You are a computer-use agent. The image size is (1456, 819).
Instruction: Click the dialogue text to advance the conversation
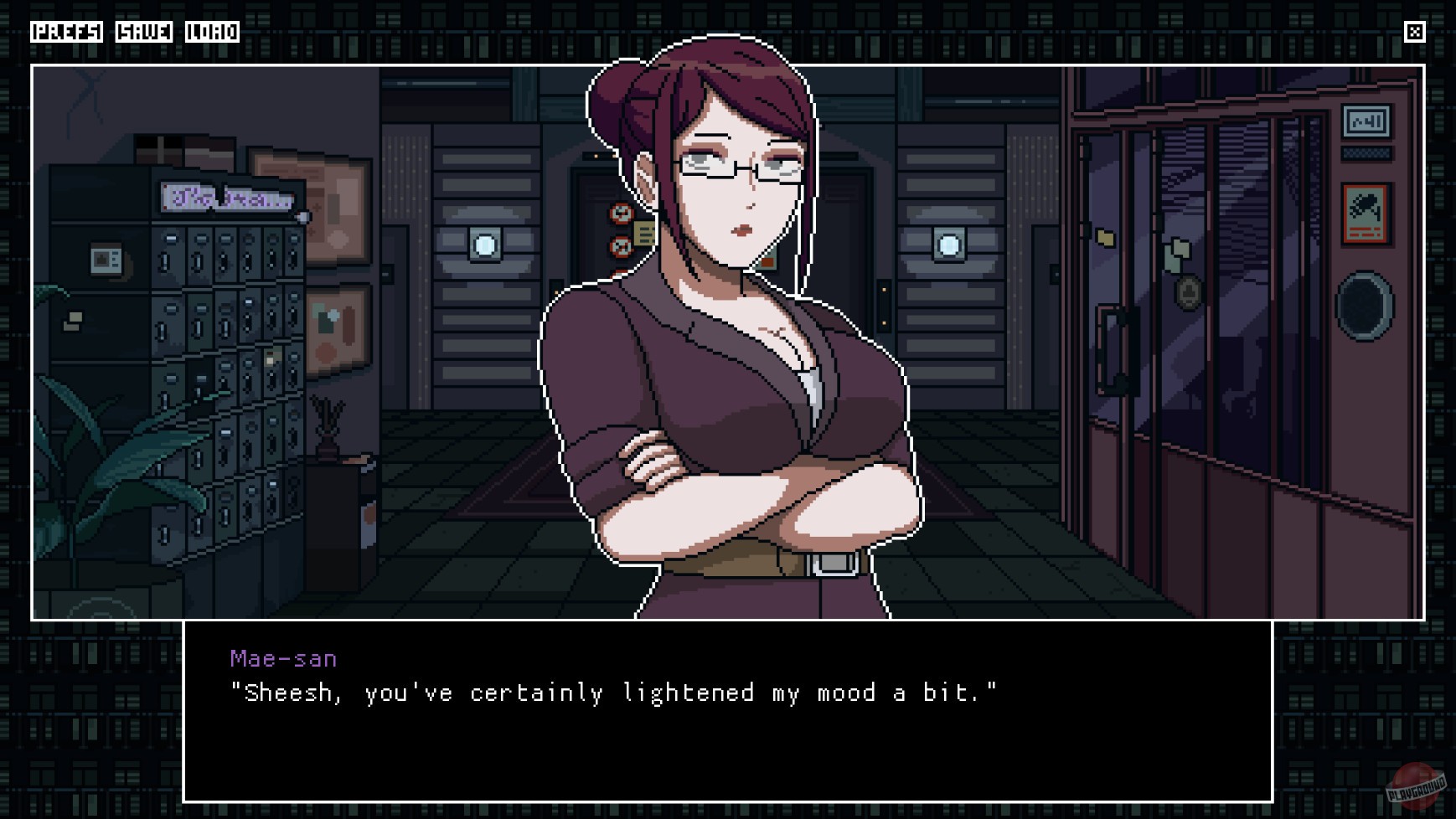tap(612, 693)
